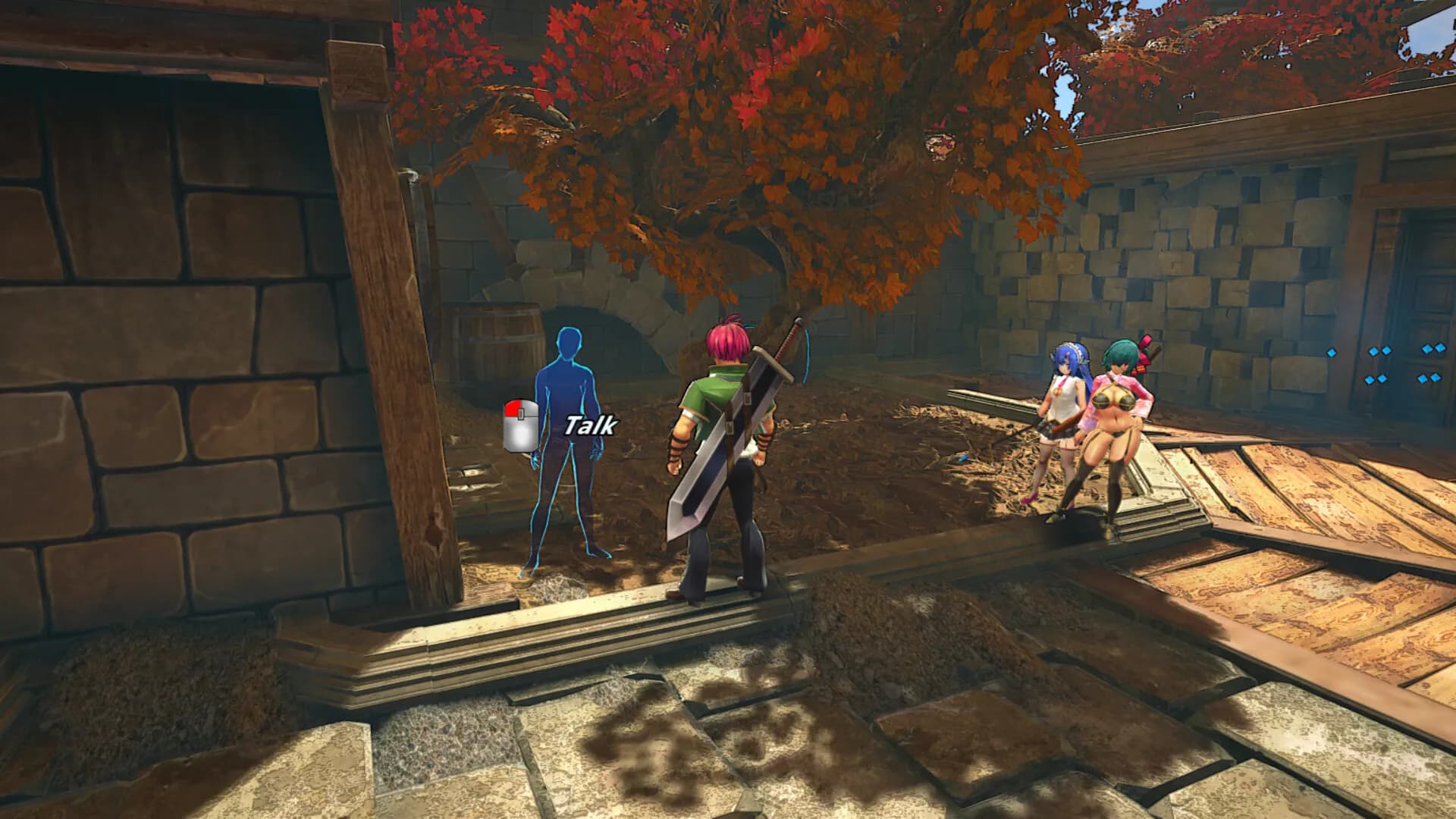Click the top-right pair of blue diamonds
The height and width of the screenshot is (819, 1456).
click(x=1434, y=347)
